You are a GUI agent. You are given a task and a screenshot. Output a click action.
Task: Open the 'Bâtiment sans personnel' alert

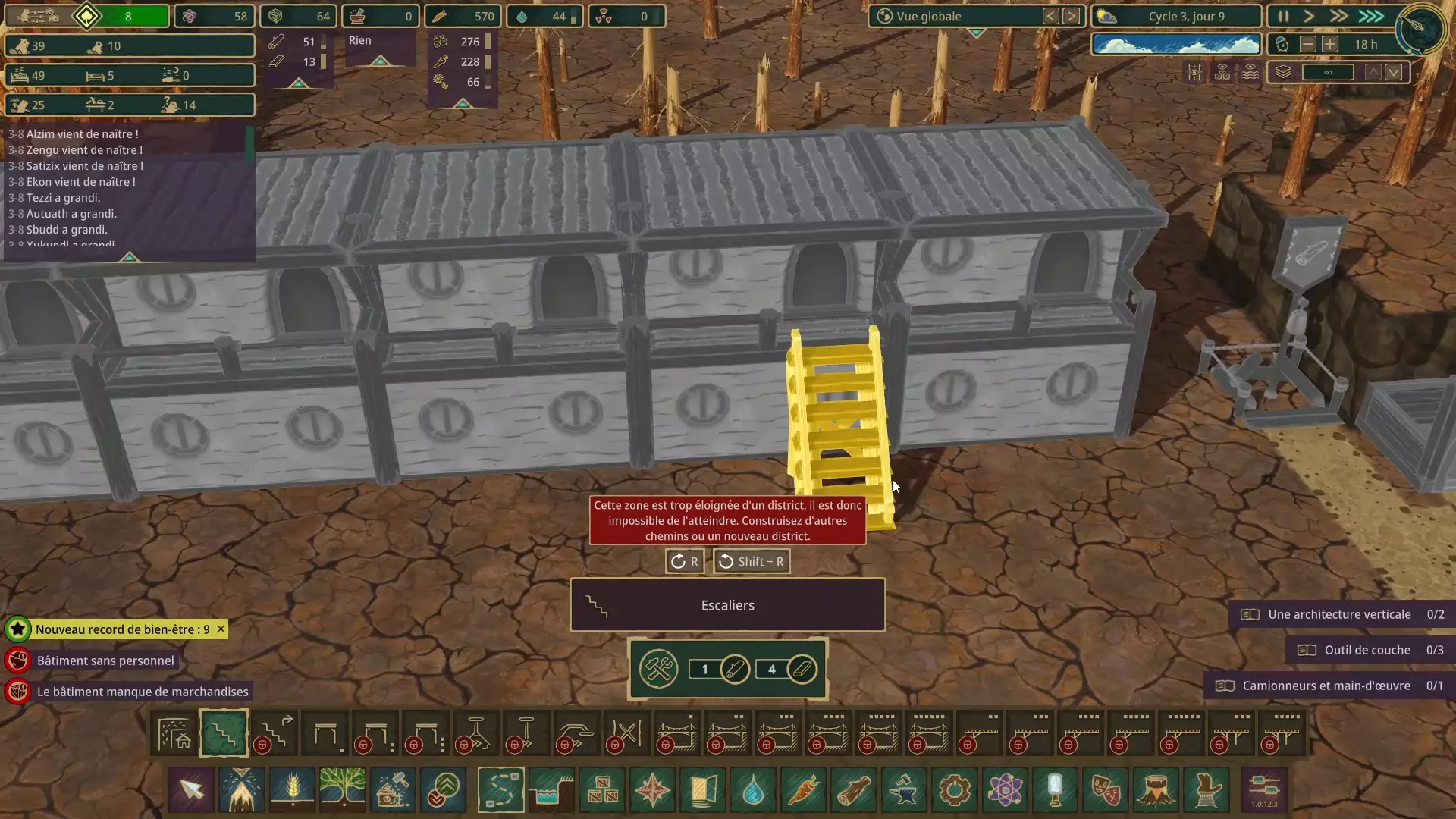click(105, 661)
